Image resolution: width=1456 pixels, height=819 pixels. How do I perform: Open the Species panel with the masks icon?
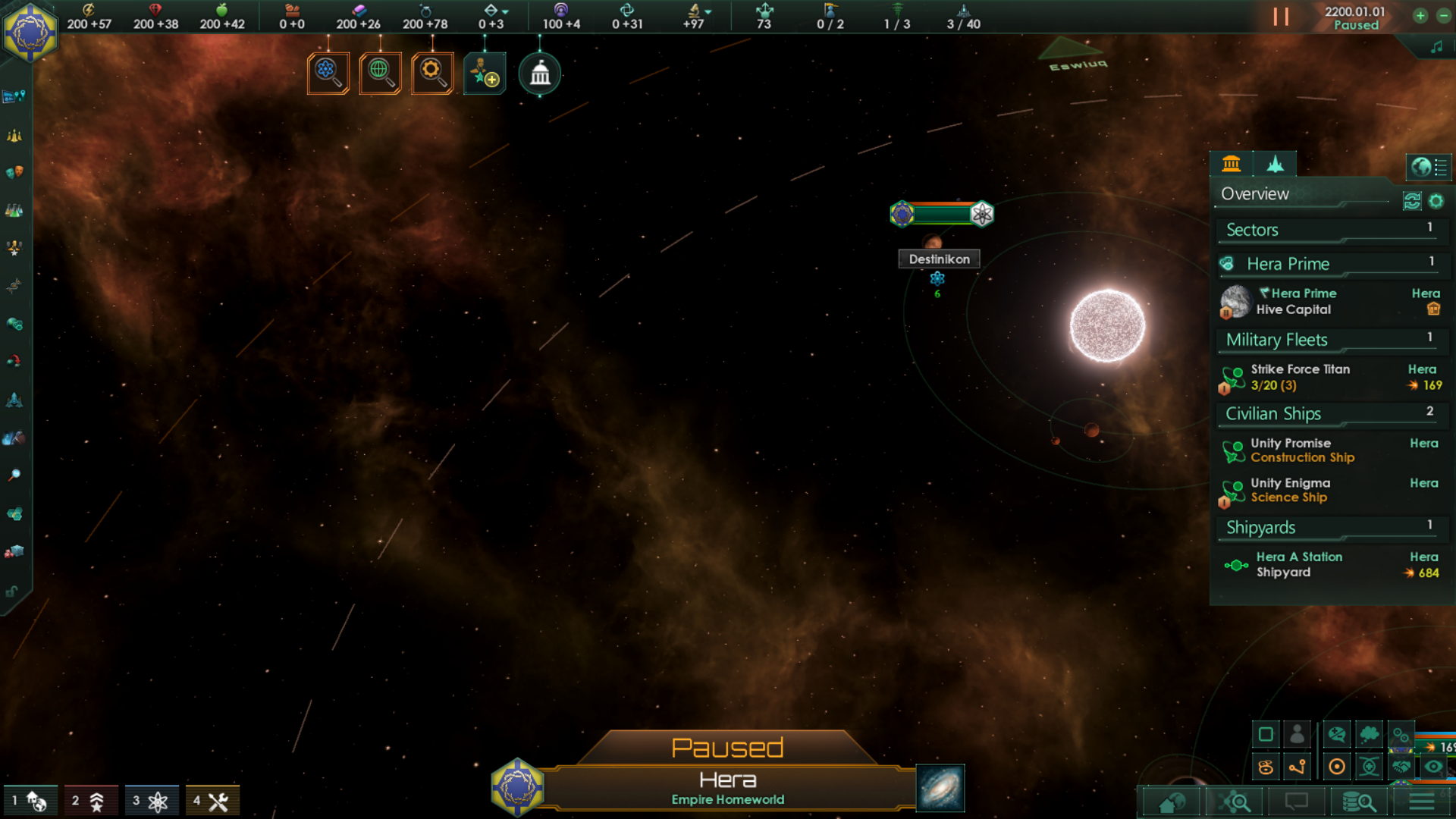[x=14, y=171]
